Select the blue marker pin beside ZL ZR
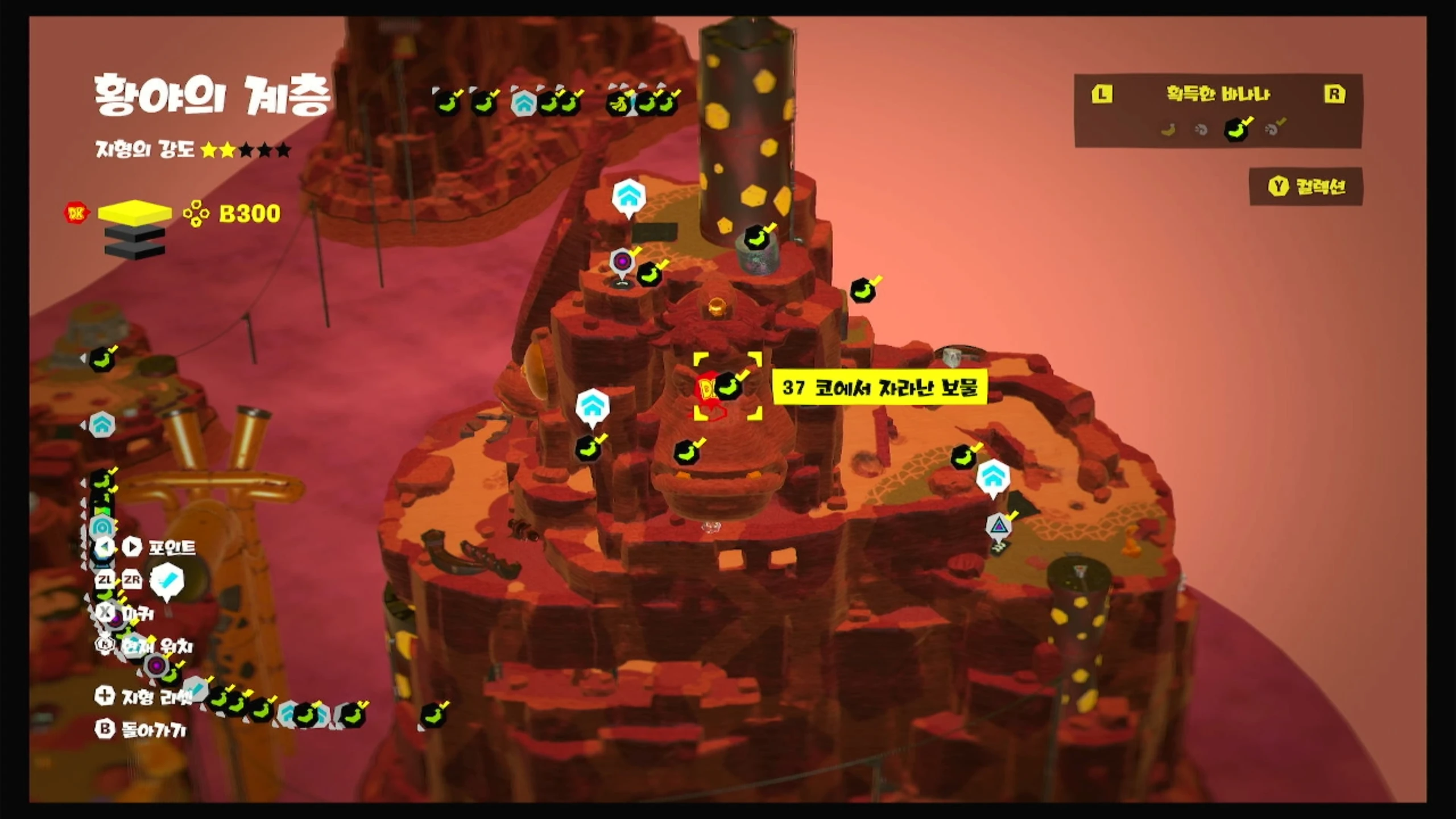 coord(167,581)
